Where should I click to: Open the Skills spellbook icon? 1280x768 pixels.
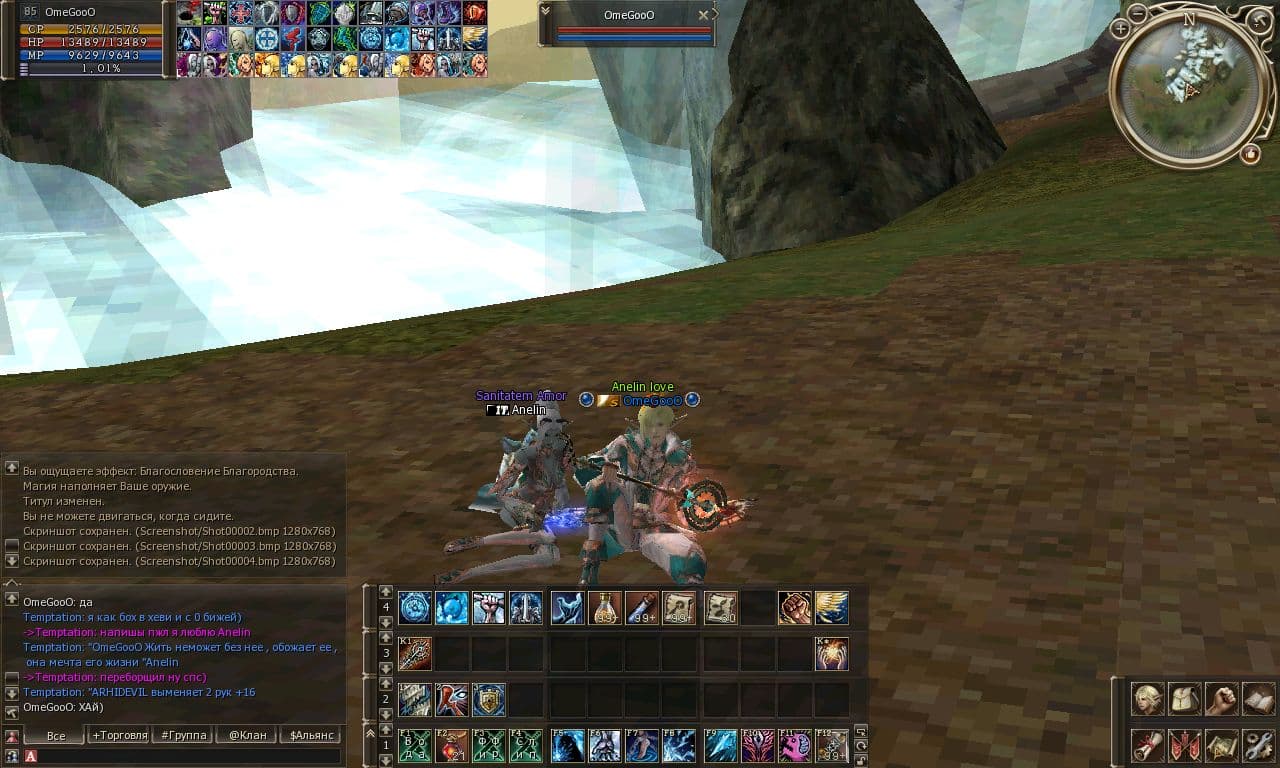point(1258,699)
